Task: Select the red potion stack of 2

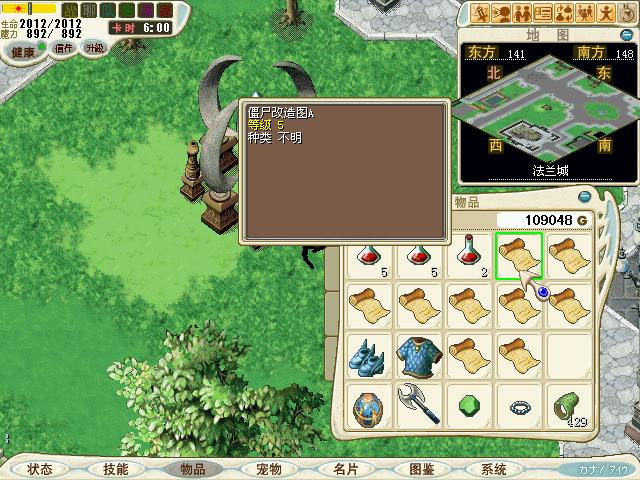Action: [x=469, y=255]
